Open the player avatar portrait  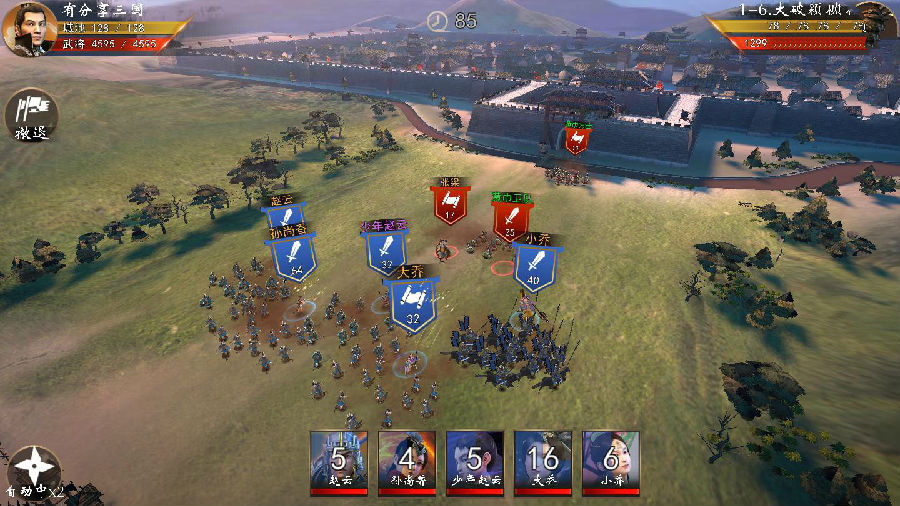(x=29, y=27)
